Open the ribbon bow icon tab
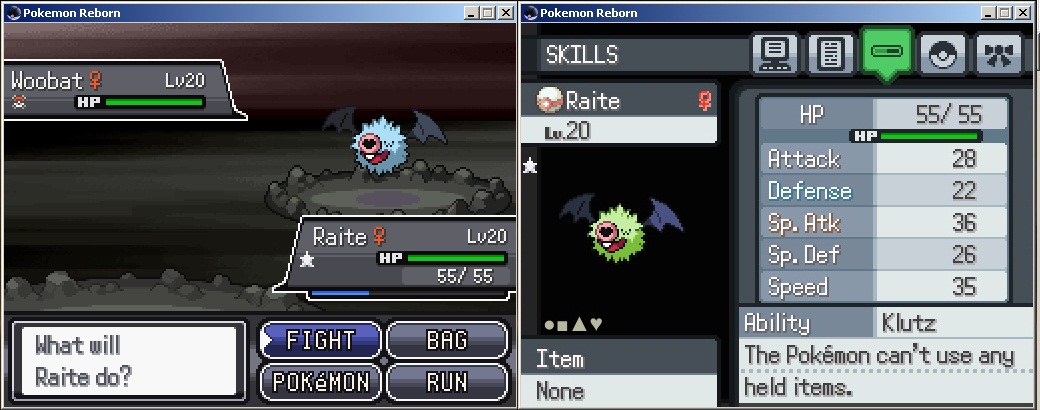This screenshot has width=1040, height=410. 997,54
